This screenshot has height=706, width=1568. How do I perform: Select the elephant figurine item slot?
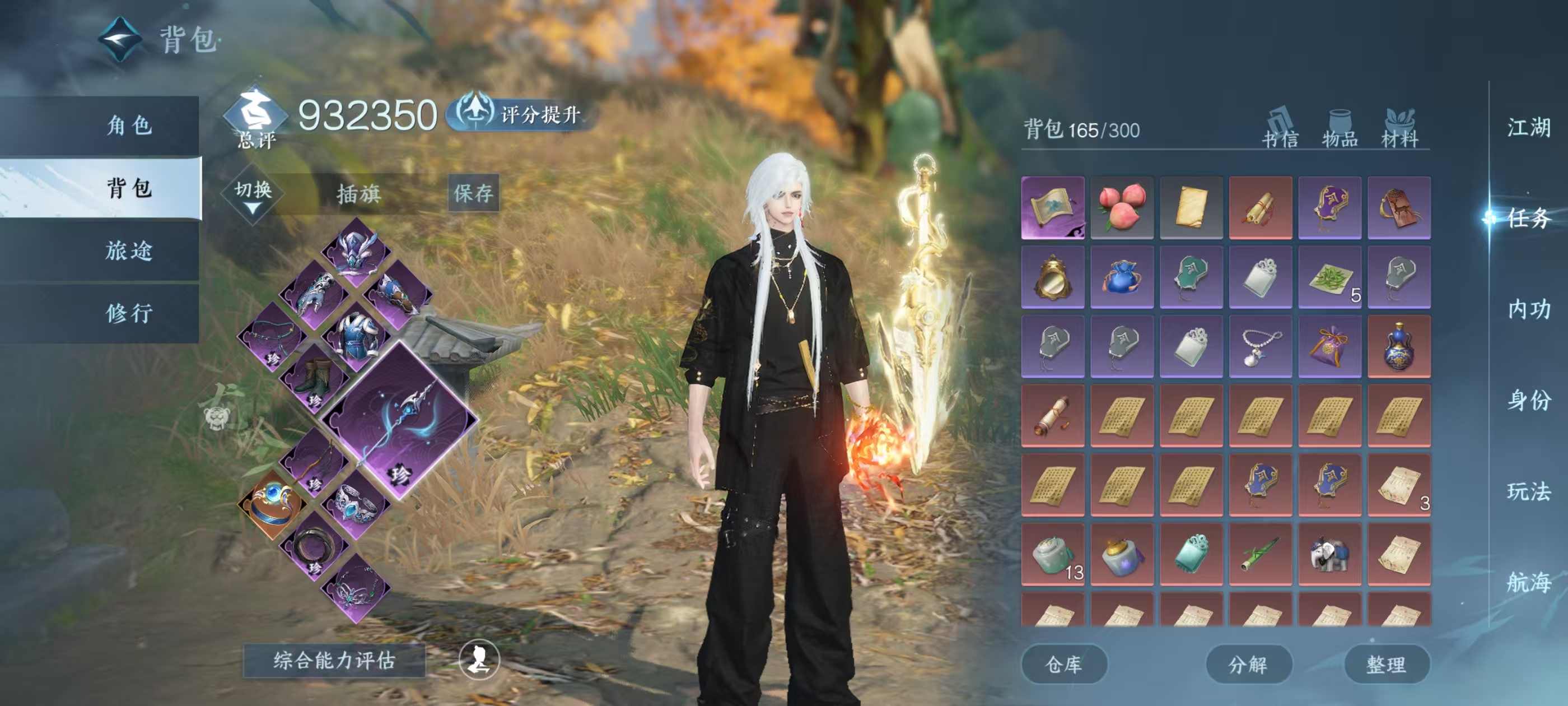click(1329, 554)
